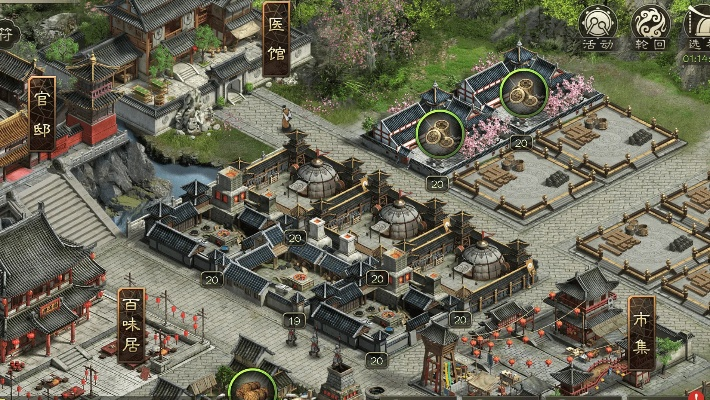Screen dimensions: 710x400
Task: Open the 轮回 swirl icon
Action: (x=651, y=26)
